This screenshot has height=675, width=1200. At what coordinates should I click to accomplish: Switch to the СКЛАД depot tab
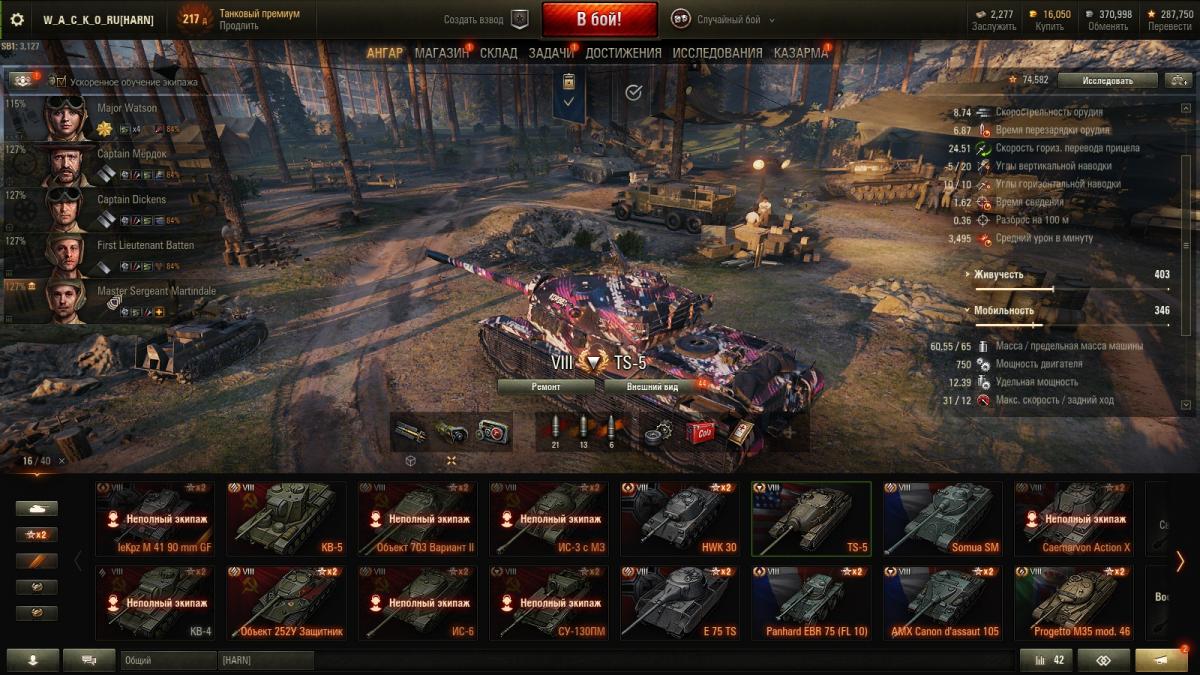(498, 53)
